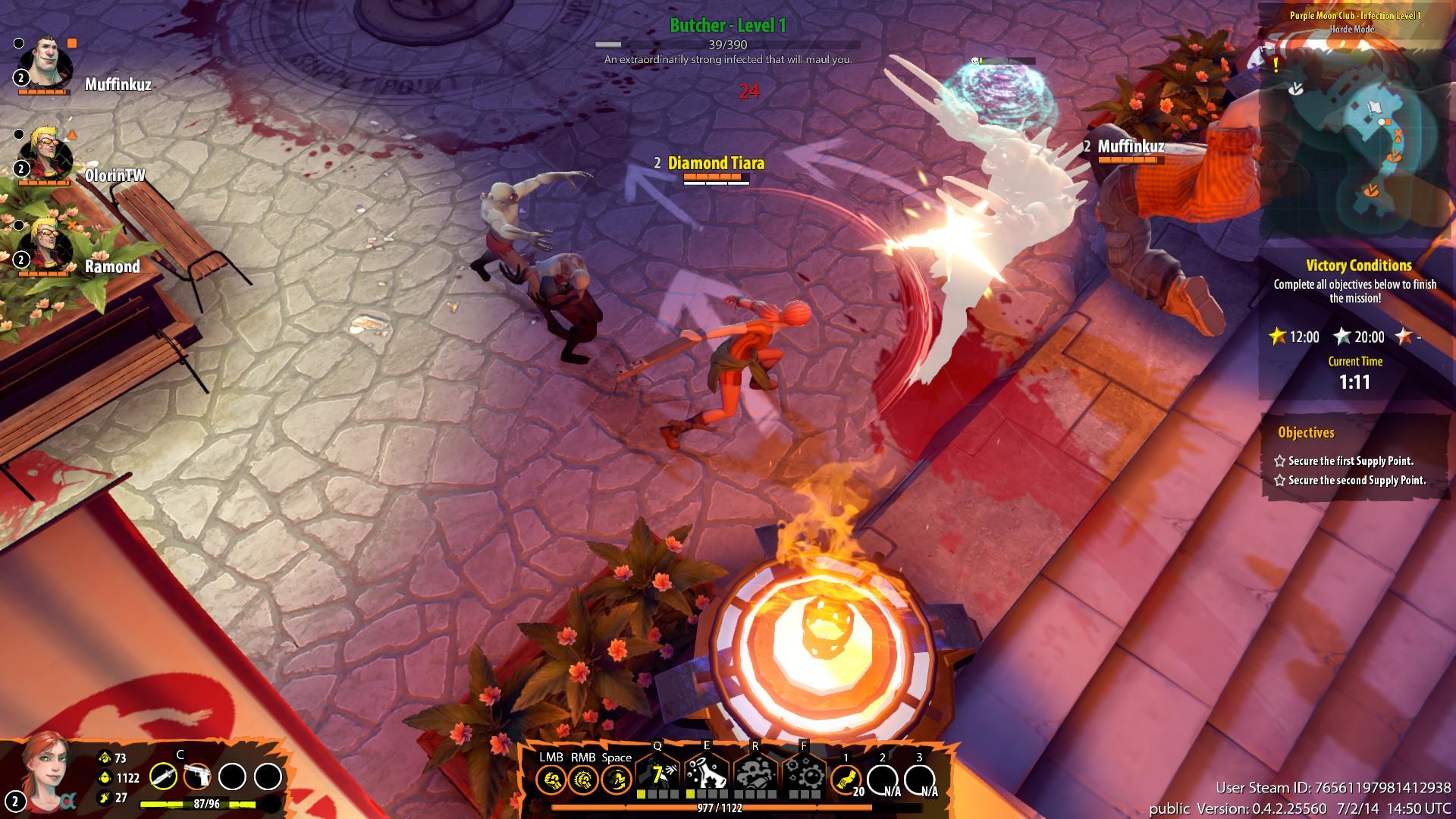Activate the Q ability on cooldown
Viewport: 1456px width, 819px height.
[x=657, y=773]
